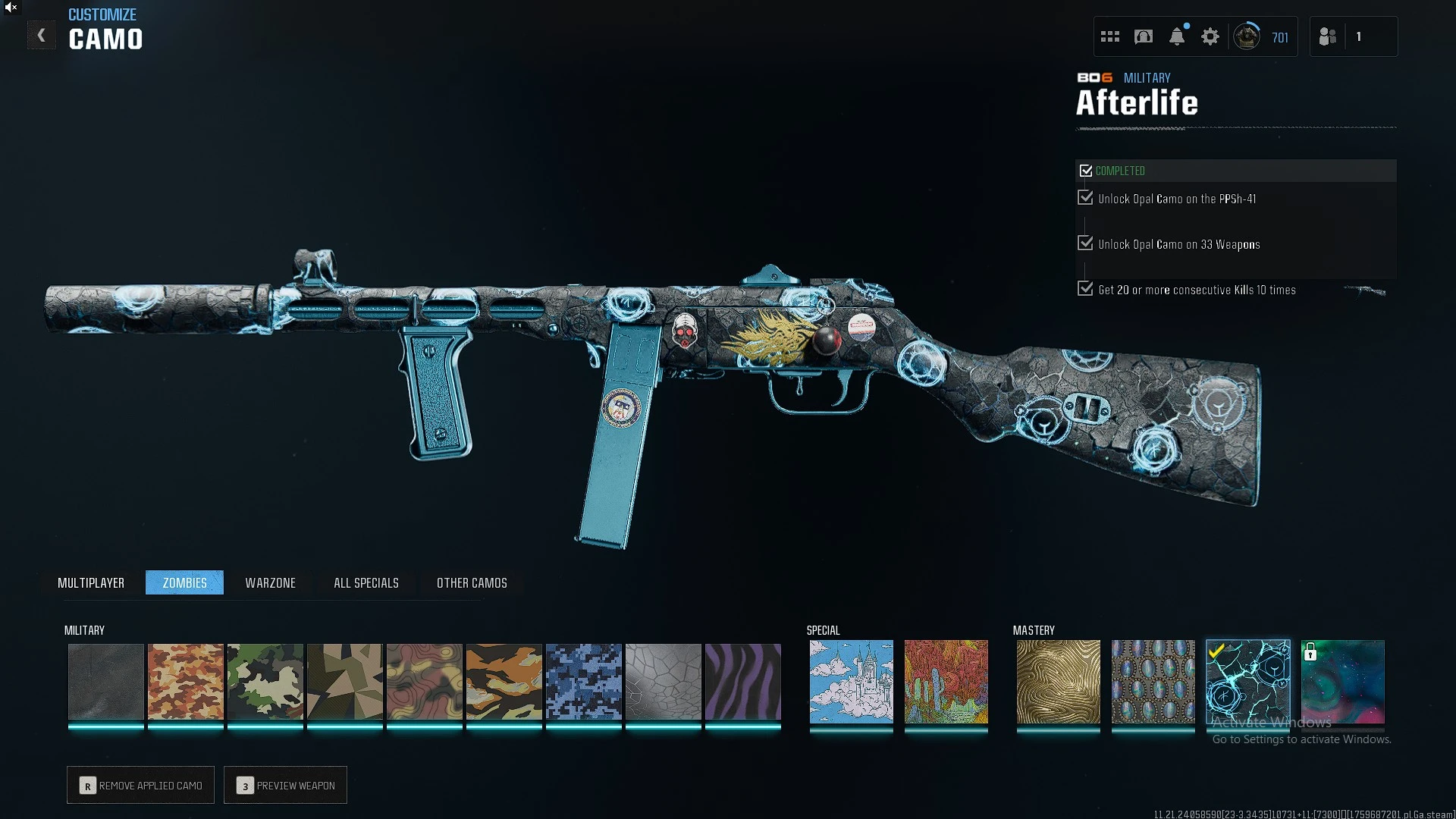
Task: Select the blue digital camo swatch
Action: [584, 681]
